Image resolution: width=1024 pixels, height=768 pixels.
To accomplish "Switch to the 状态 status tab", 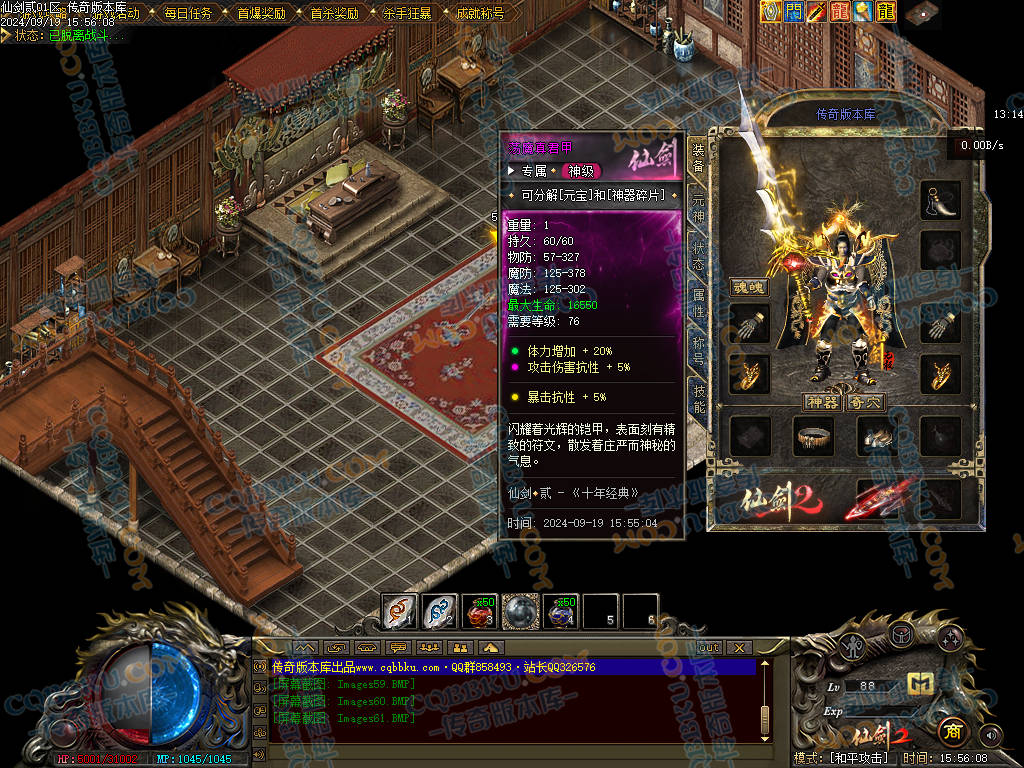I will tap(698, 257).
